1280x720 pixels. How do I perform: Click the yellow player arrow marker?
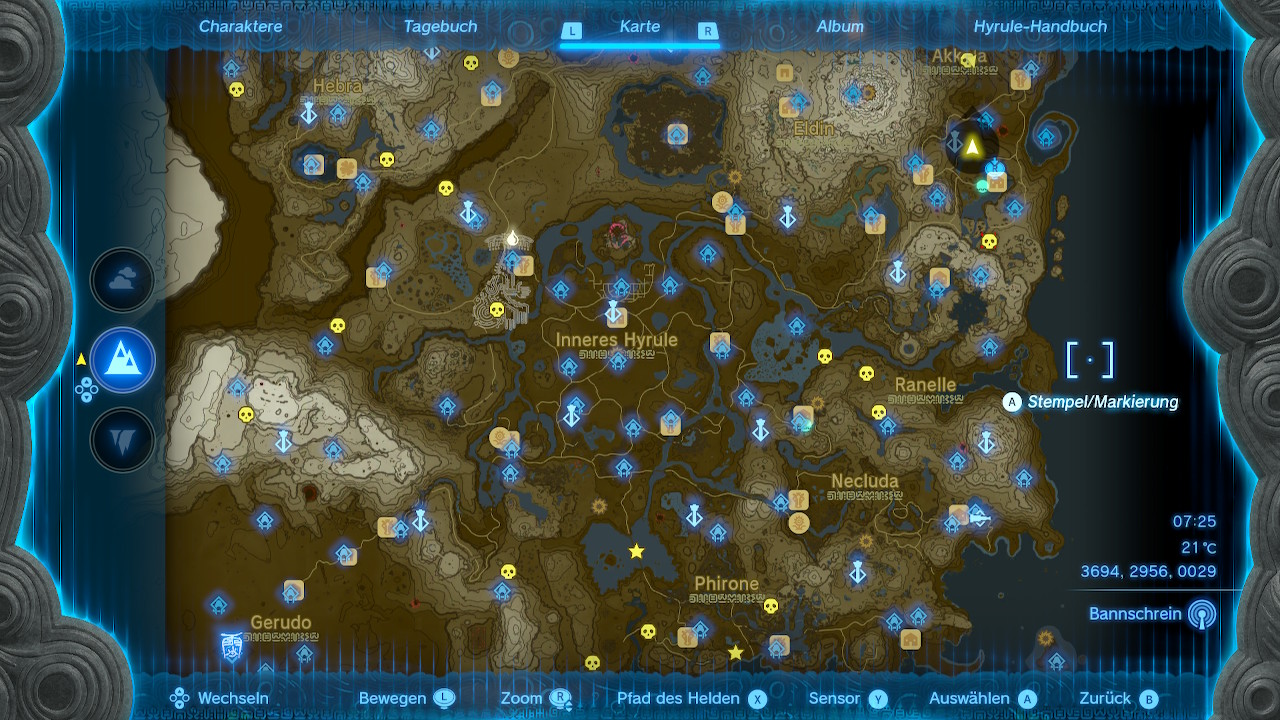pyautogui.click(x=971, y=147)
